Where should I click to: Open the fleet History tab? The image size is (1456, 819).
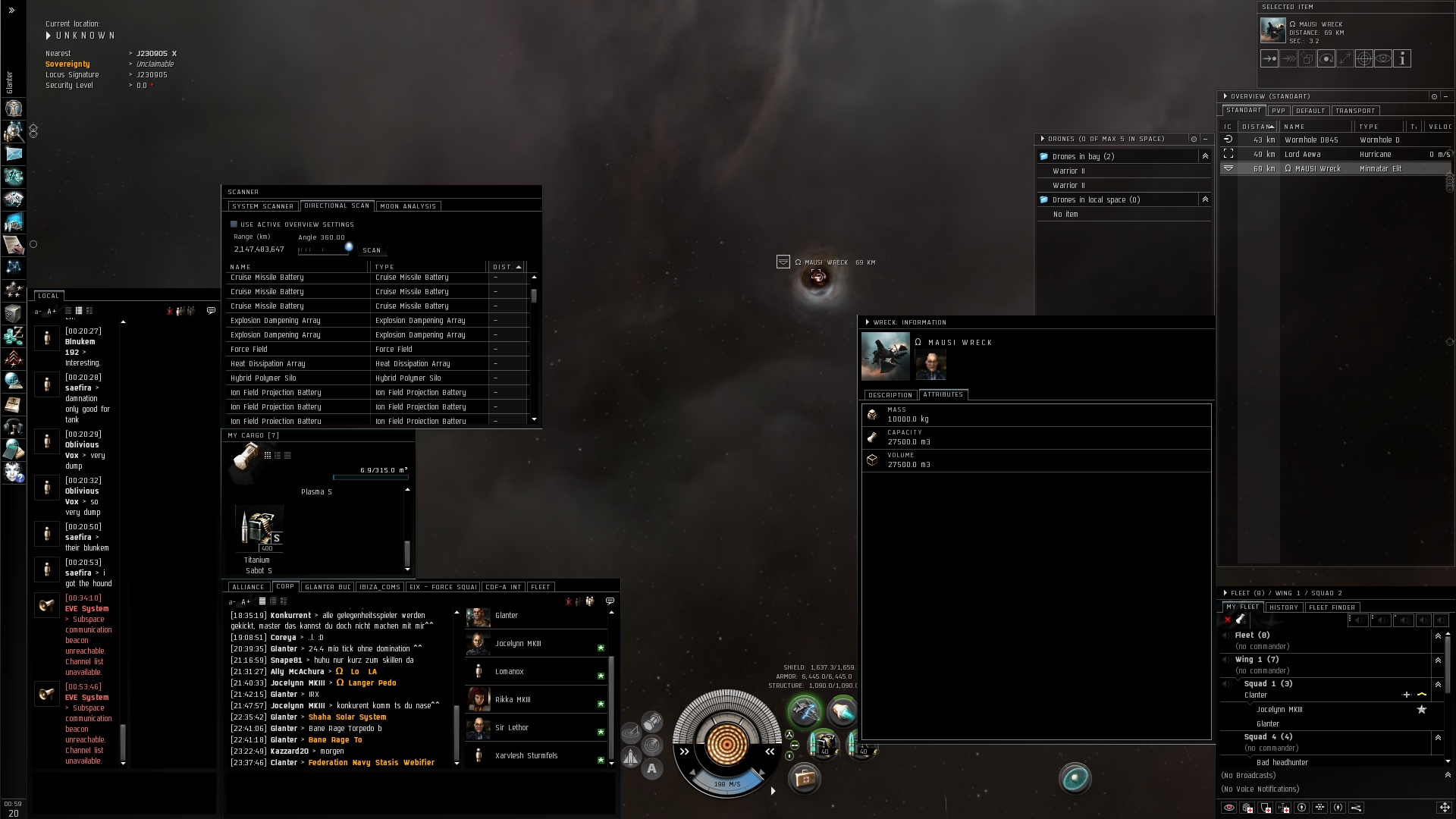pyautogui.click(x=1283, y=607)
